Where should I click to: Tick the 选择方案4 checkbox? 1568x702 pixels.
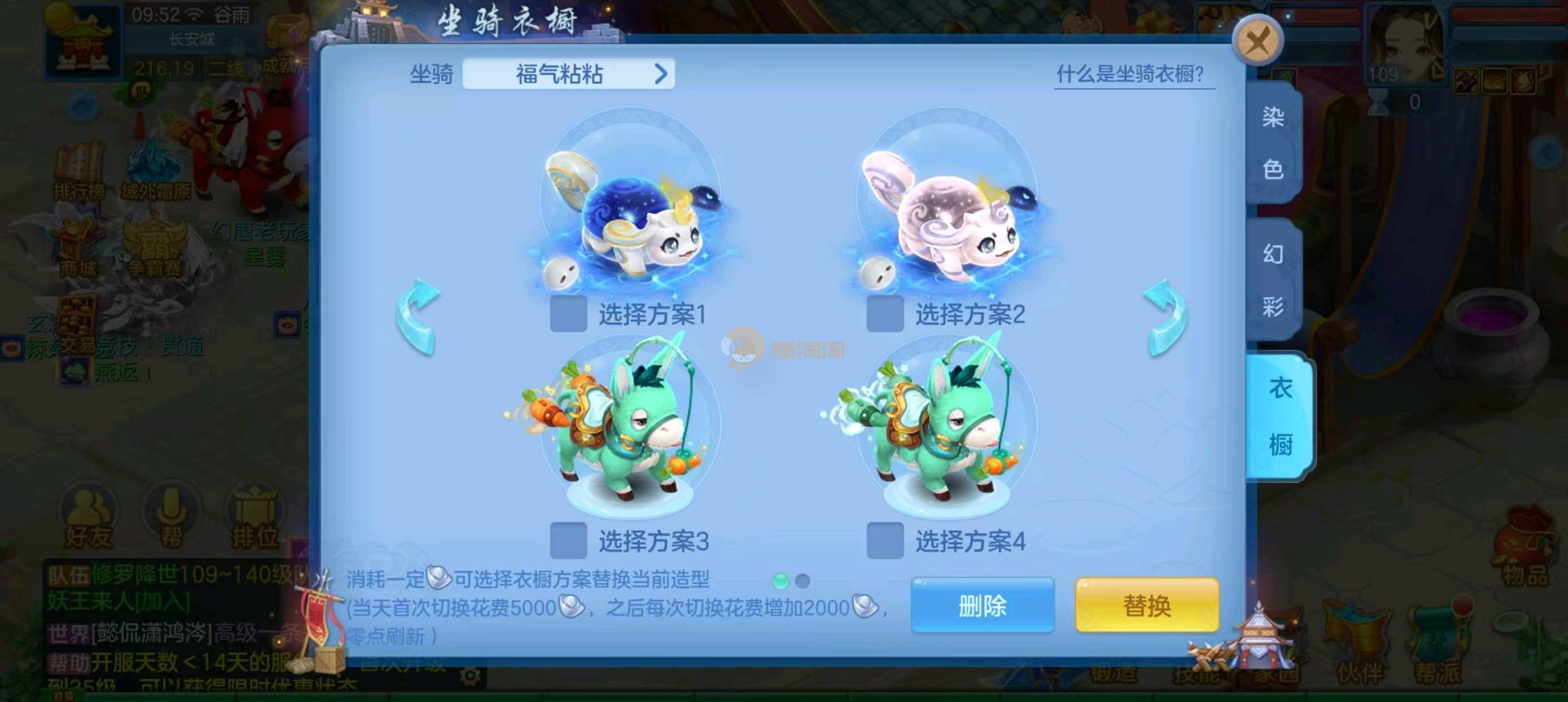885,540
